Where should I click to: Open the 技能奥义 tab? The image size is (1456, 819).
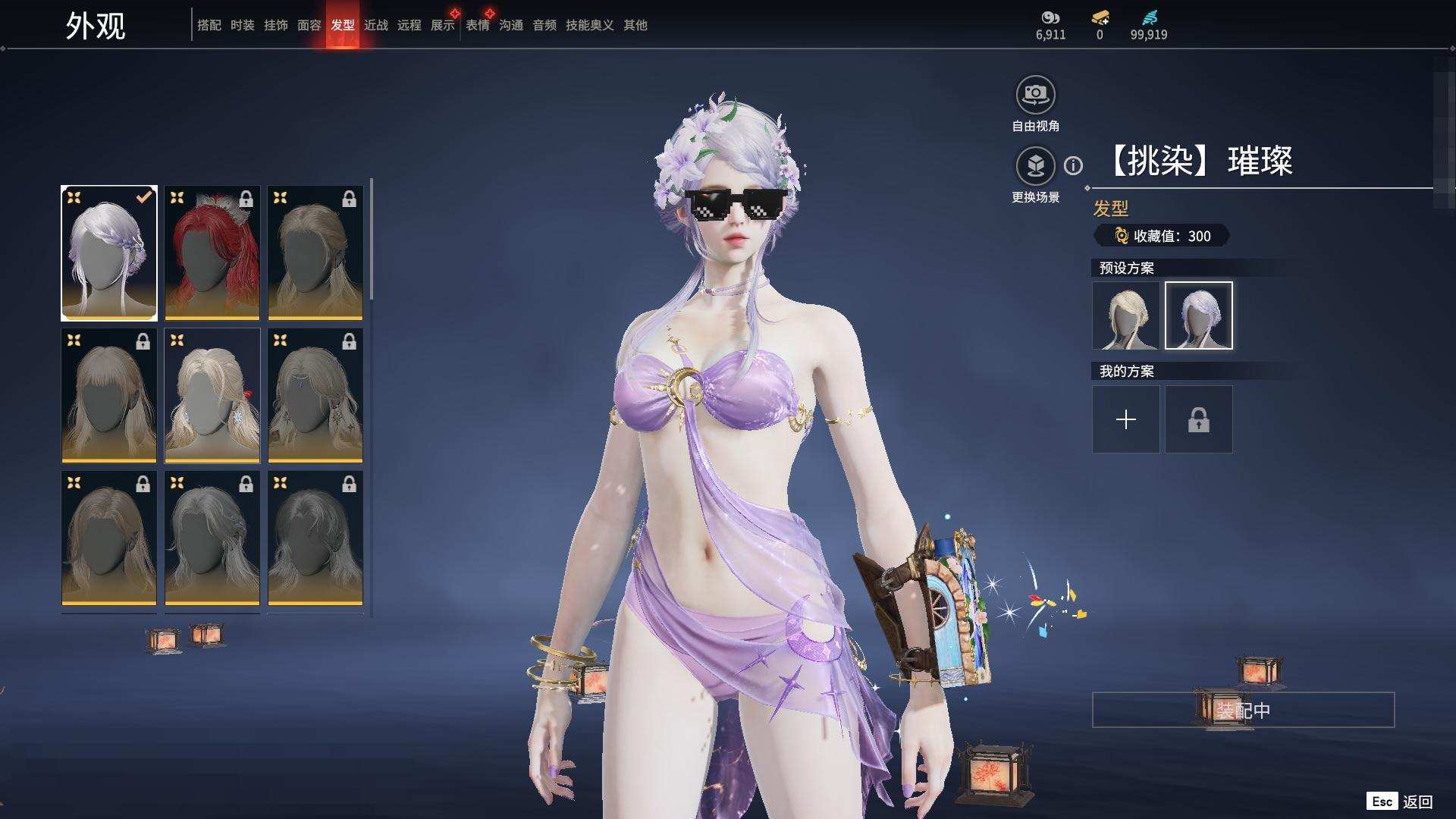(x=589, y=25)
